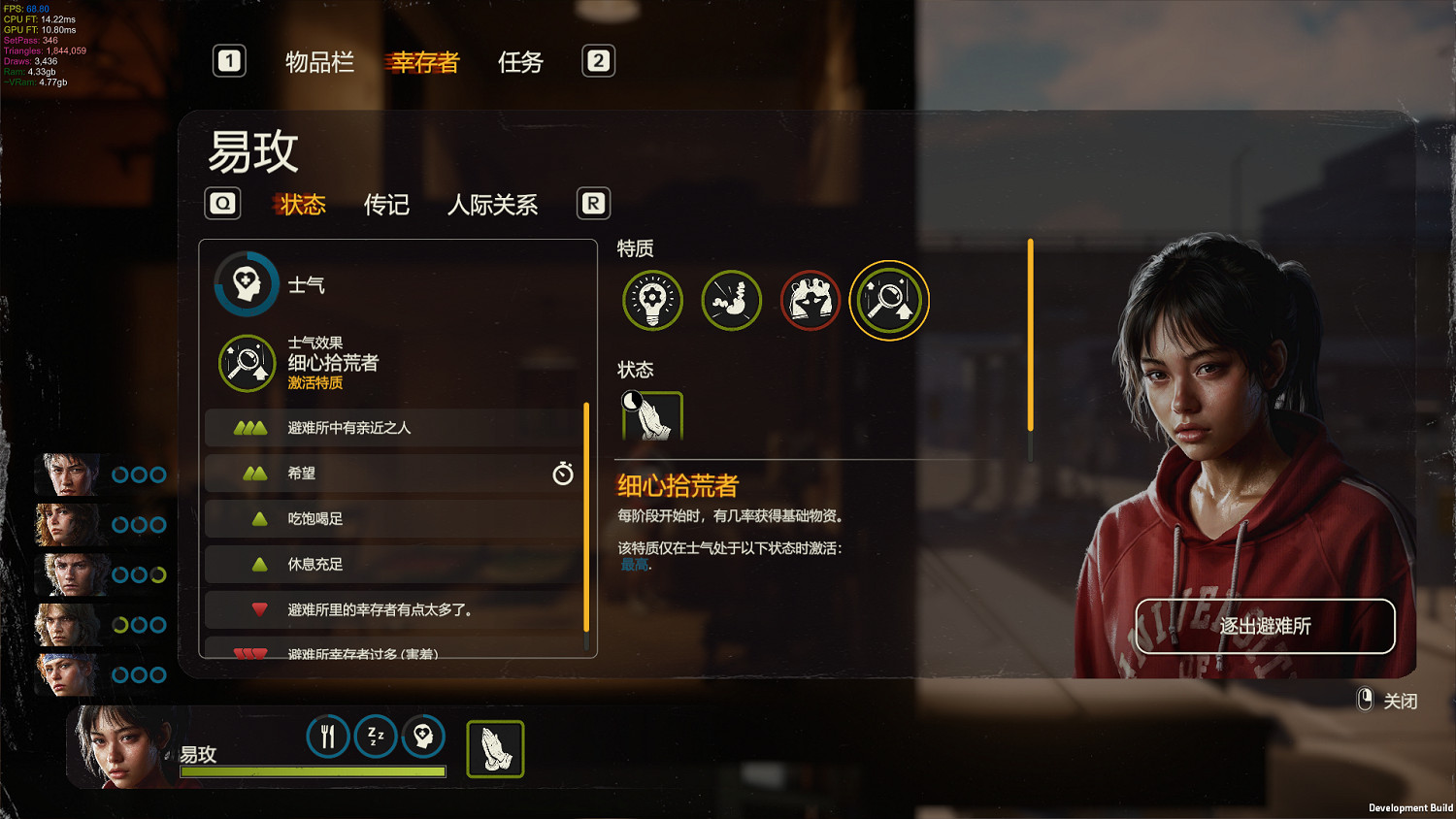The width and height of the screenshot is (1456, 819).
Task: Open the hunger fork-and-knife icon at bottom
Action: 327,737
